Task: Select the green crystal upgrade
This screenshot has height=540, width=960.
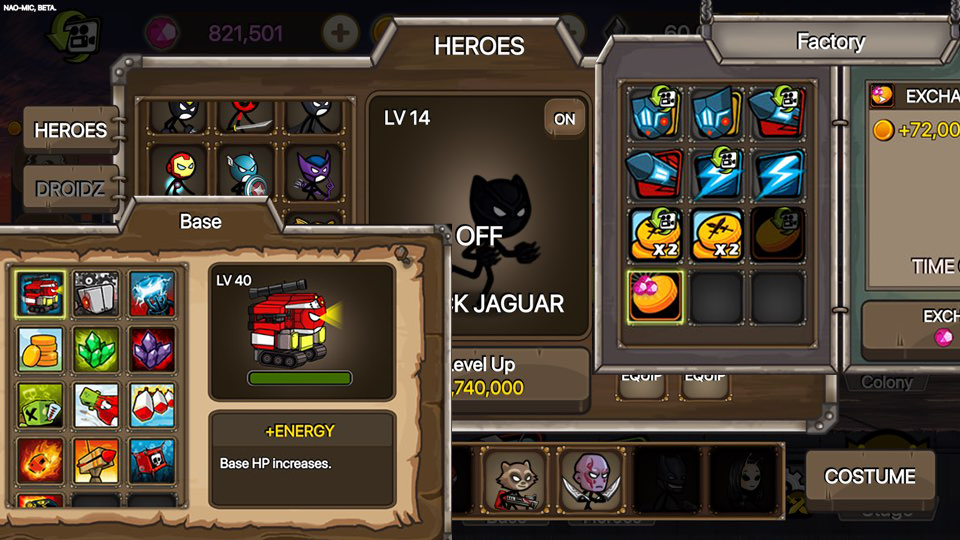Action: click(x=96, y=349)
